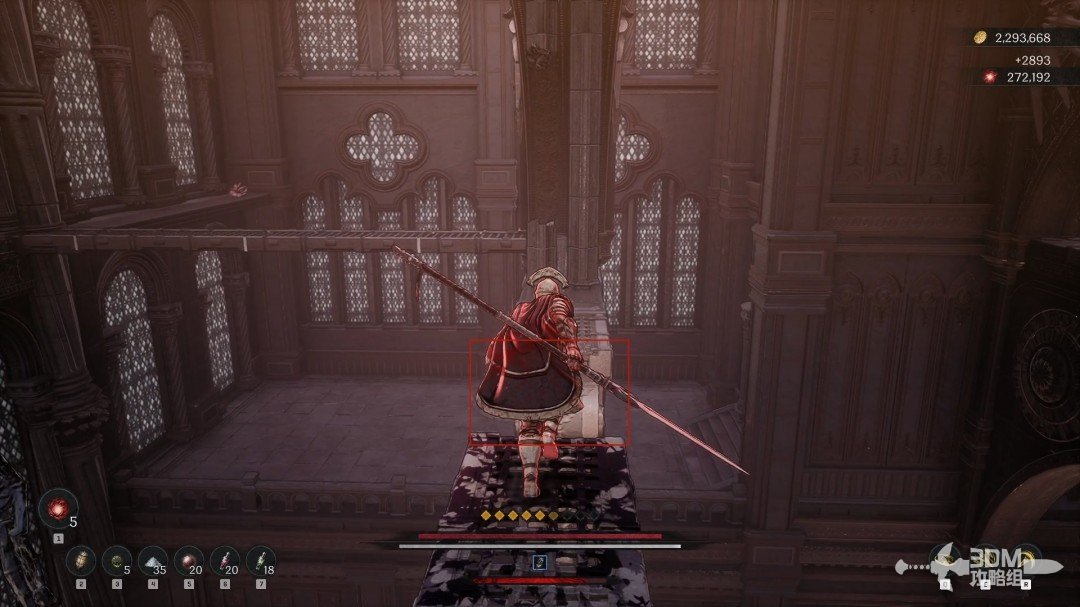This screenshot has width=1080, height=607.
Task: Choose the white powder pile item slot
Action: (x=152, y=560)
